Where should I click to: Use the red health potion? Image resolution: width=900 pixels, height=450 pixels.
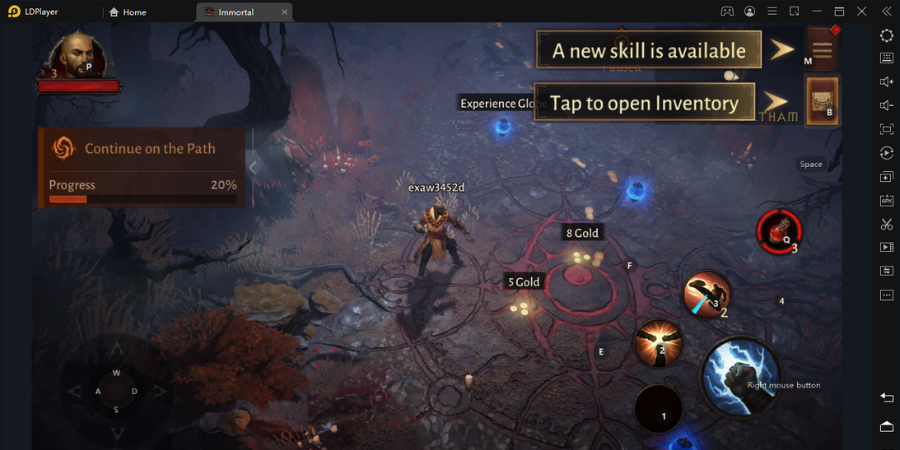[x=778, y=229]
